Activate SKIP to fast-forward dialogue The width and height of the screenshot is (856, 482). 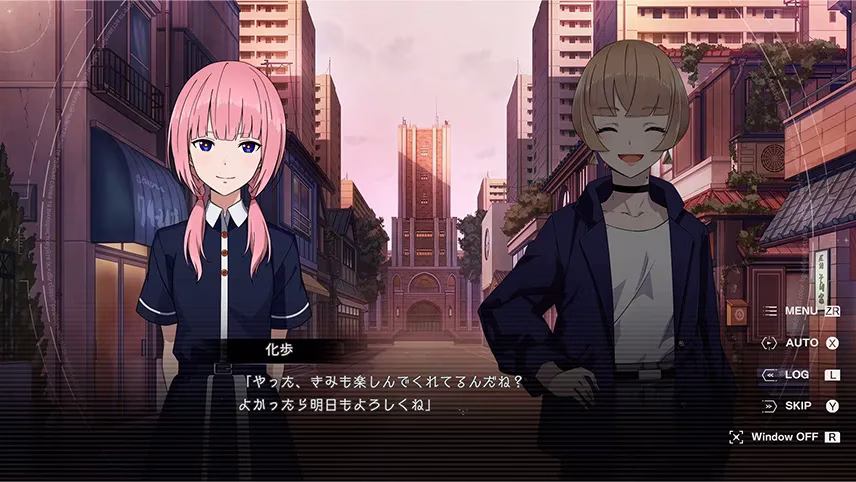[798, 405]
